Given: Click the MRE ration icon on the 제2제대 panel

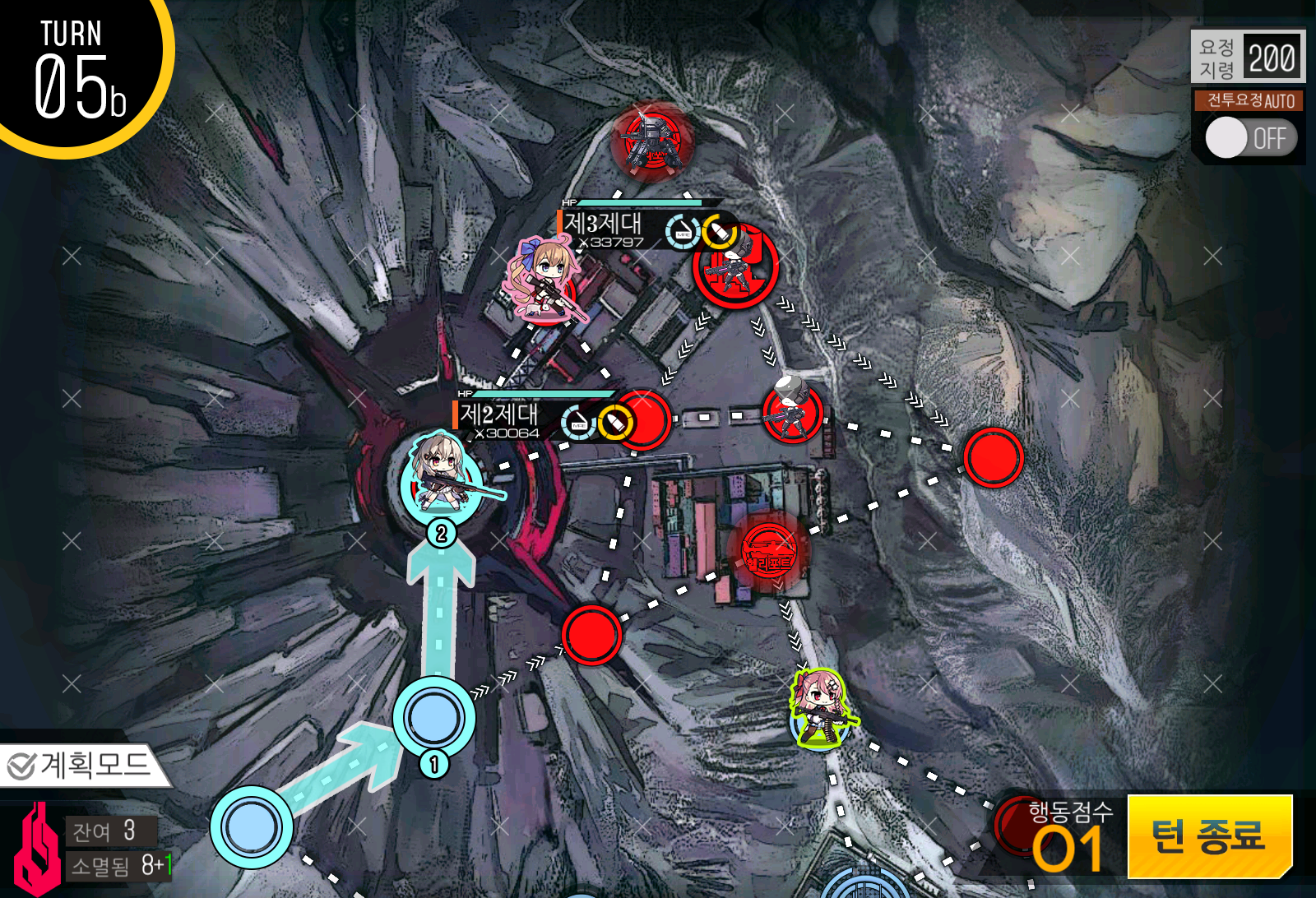Looking at the screenshot, I should 580,423.
